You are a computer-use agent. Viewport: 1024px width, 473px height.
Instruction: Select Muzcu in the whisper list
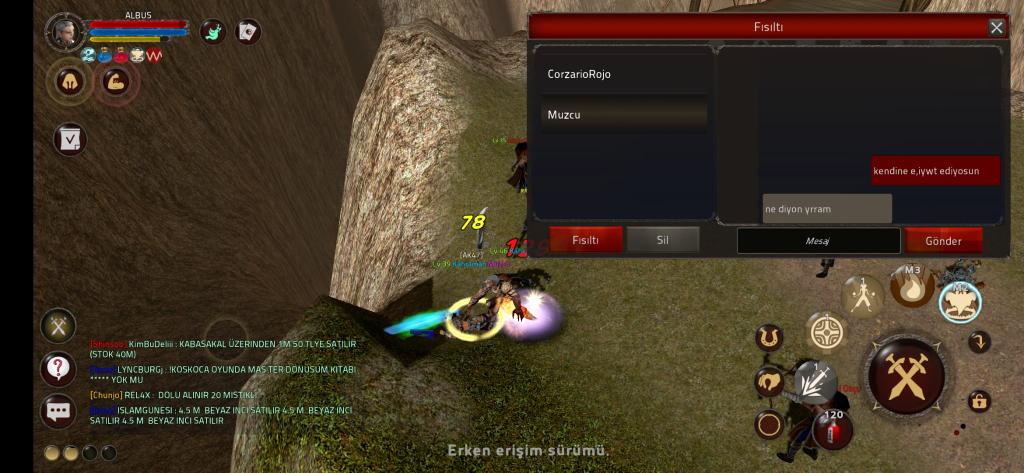623,115
